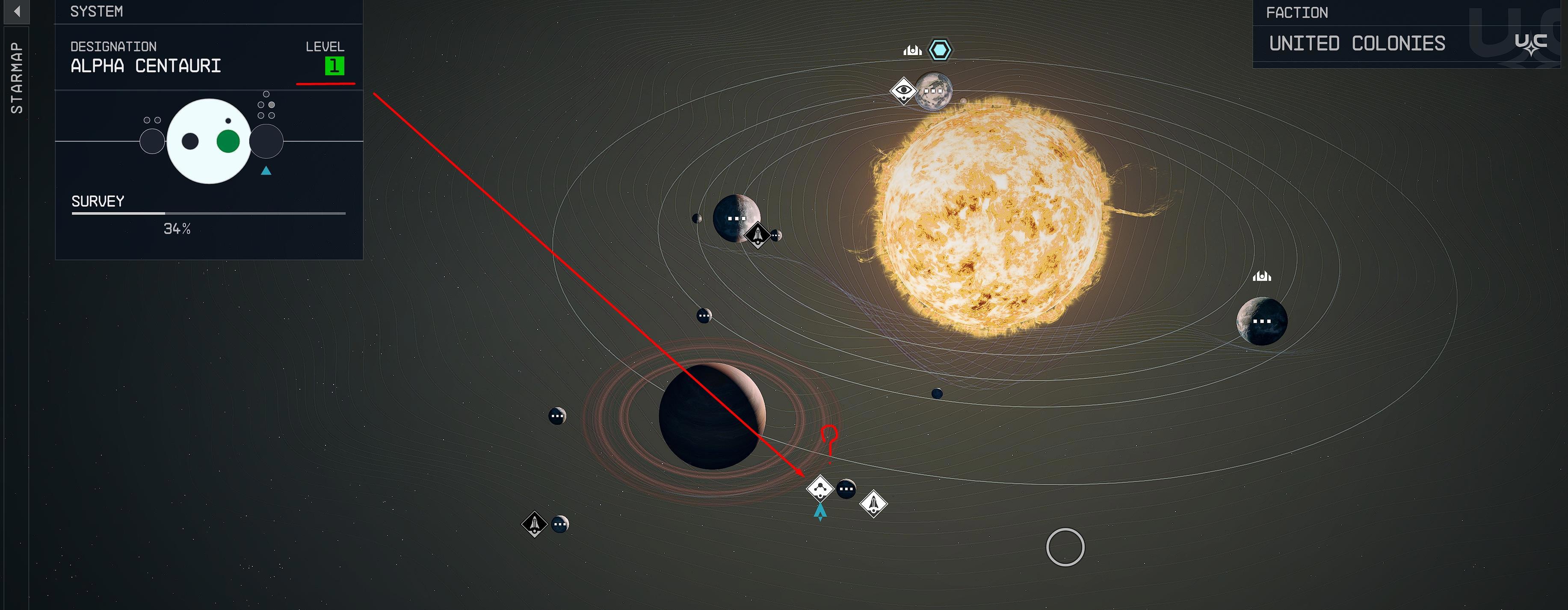Screen dimensions: 1568x610
Task: Return to the Starmap via its vertical tab
Action: (16, 77)
